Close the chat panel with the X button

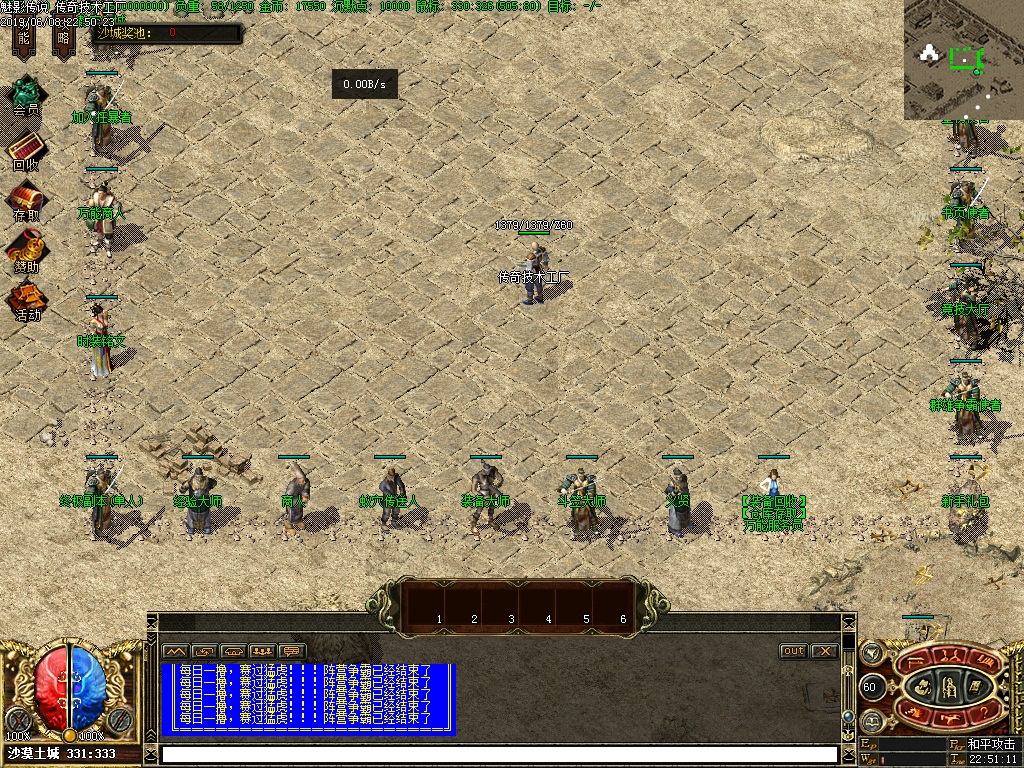point(824,651)
